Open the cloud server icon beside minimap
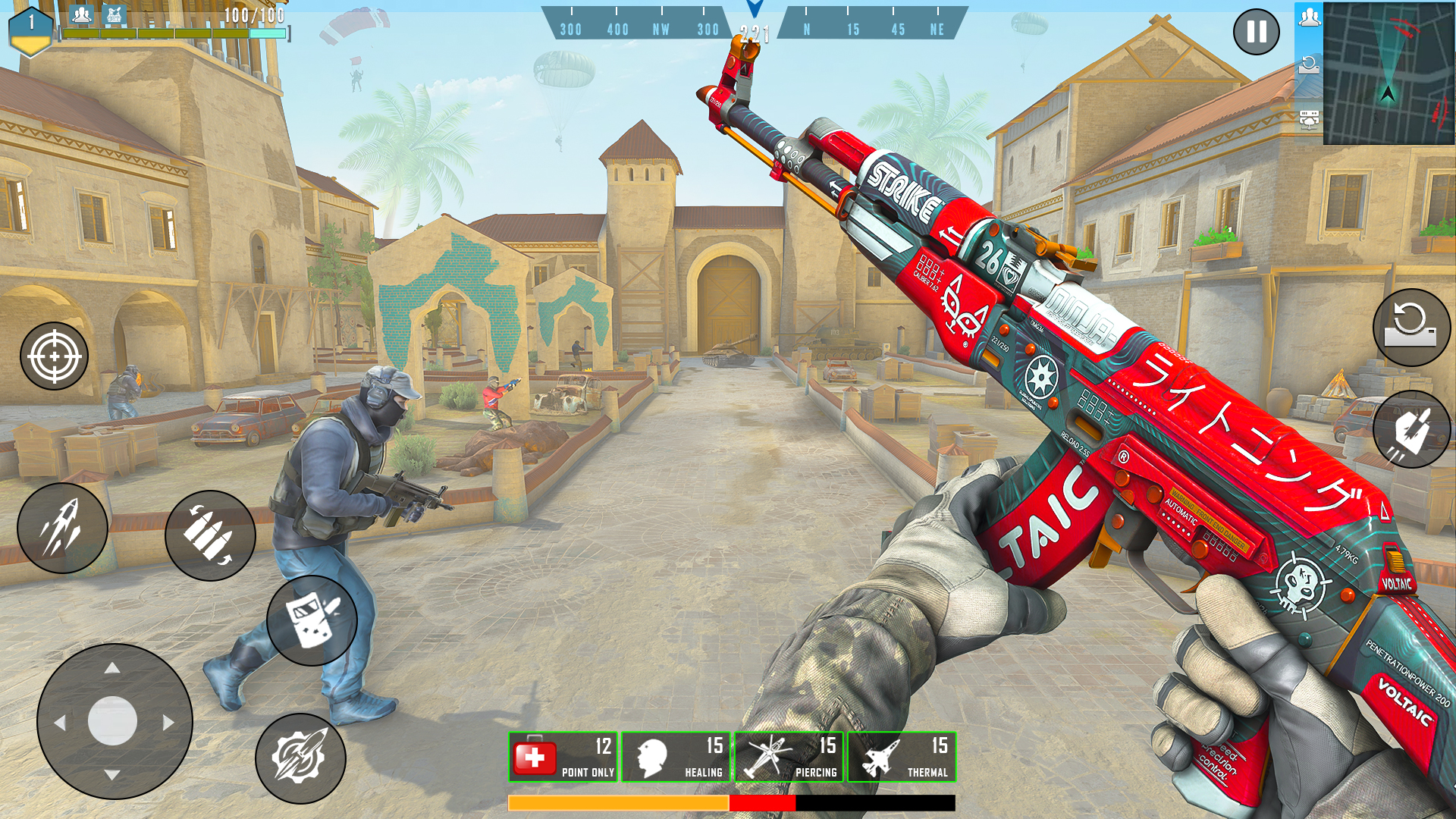This screenshot has width=1456, height=819. pyautogui.click(x=1309, y=118)
